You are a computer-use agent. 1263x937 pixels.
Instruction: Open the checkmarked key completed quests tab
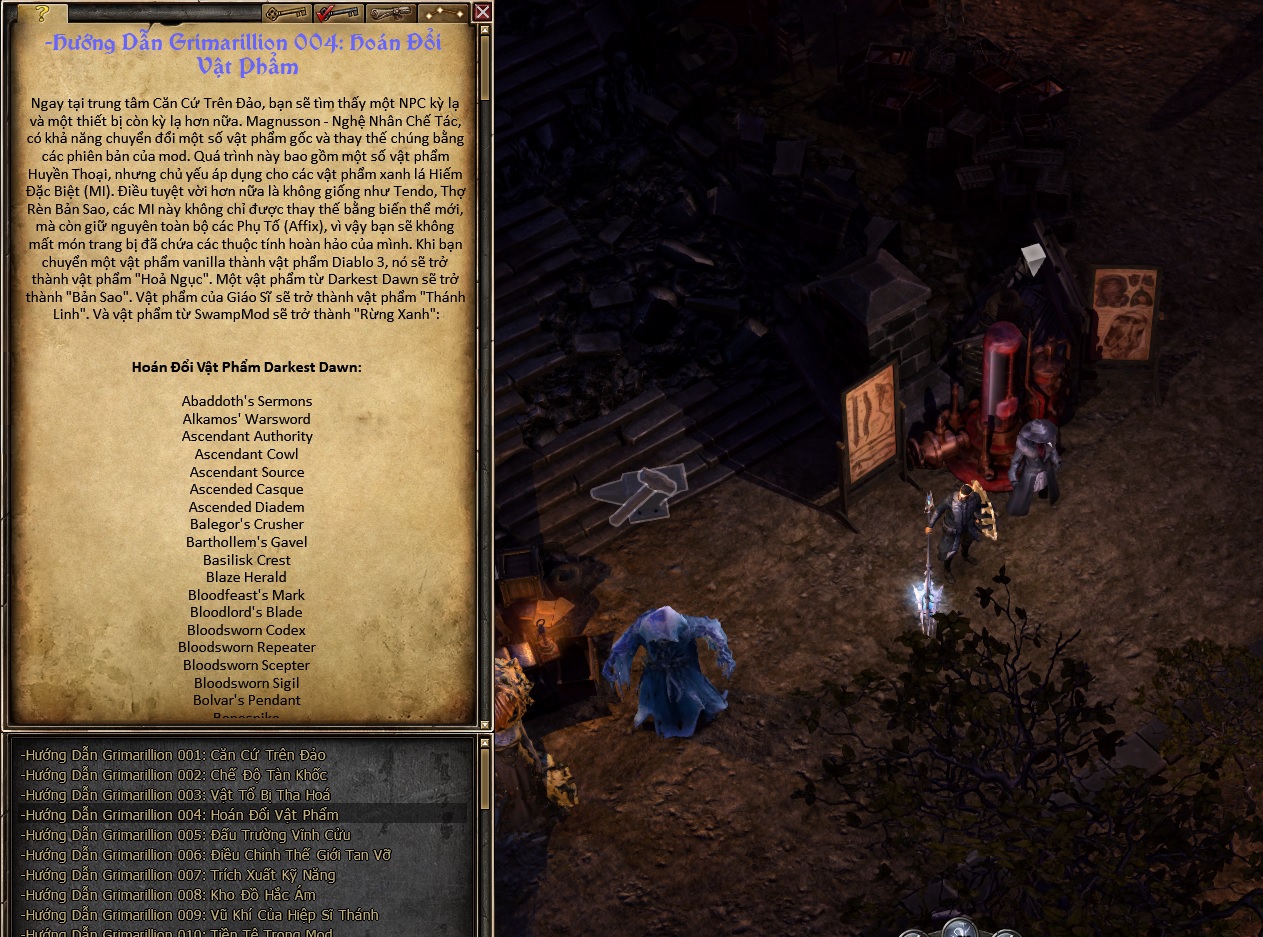[339, 13]
